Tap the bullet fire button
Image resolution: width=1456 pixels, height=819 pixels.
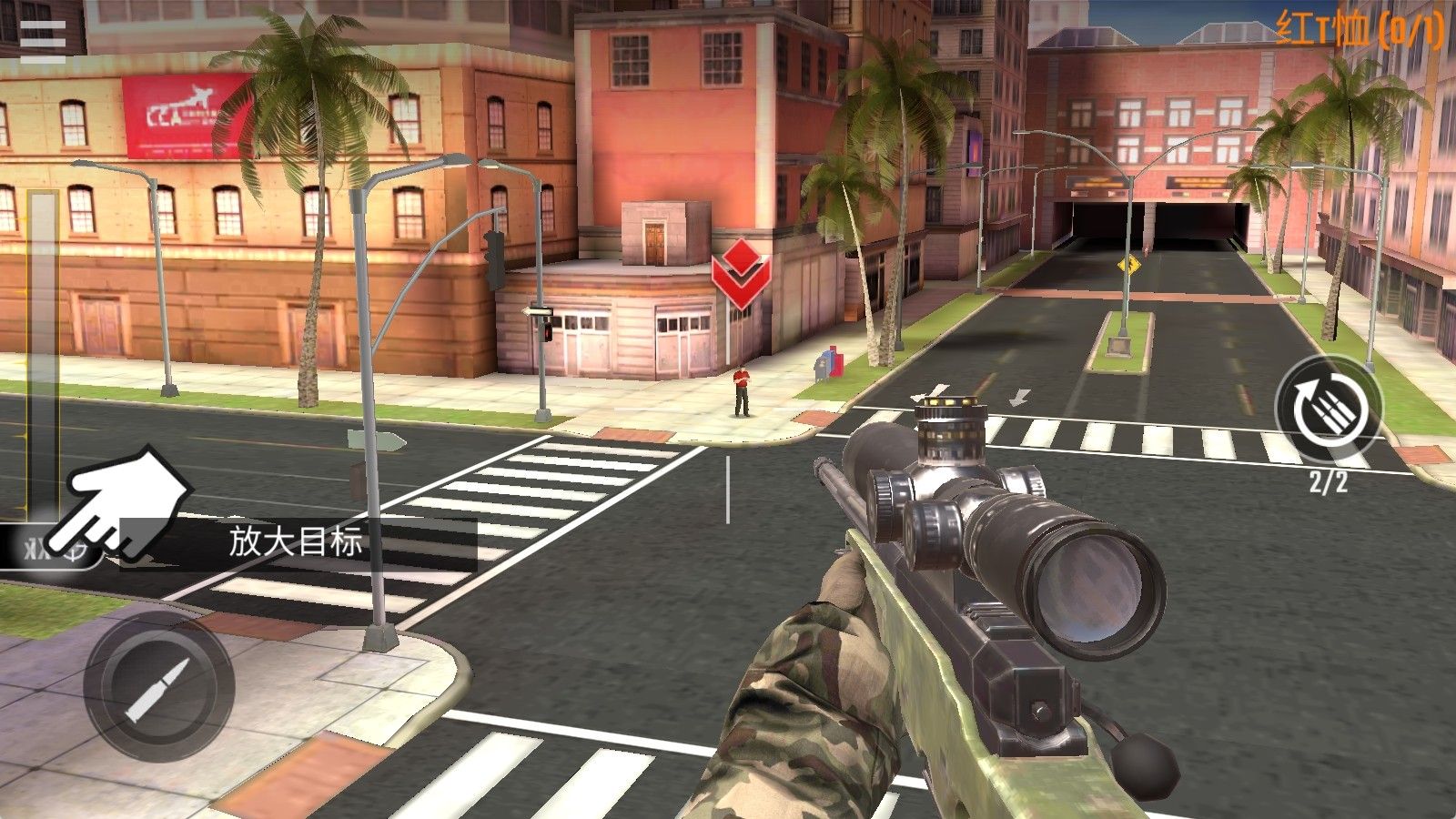pos(158,687)
